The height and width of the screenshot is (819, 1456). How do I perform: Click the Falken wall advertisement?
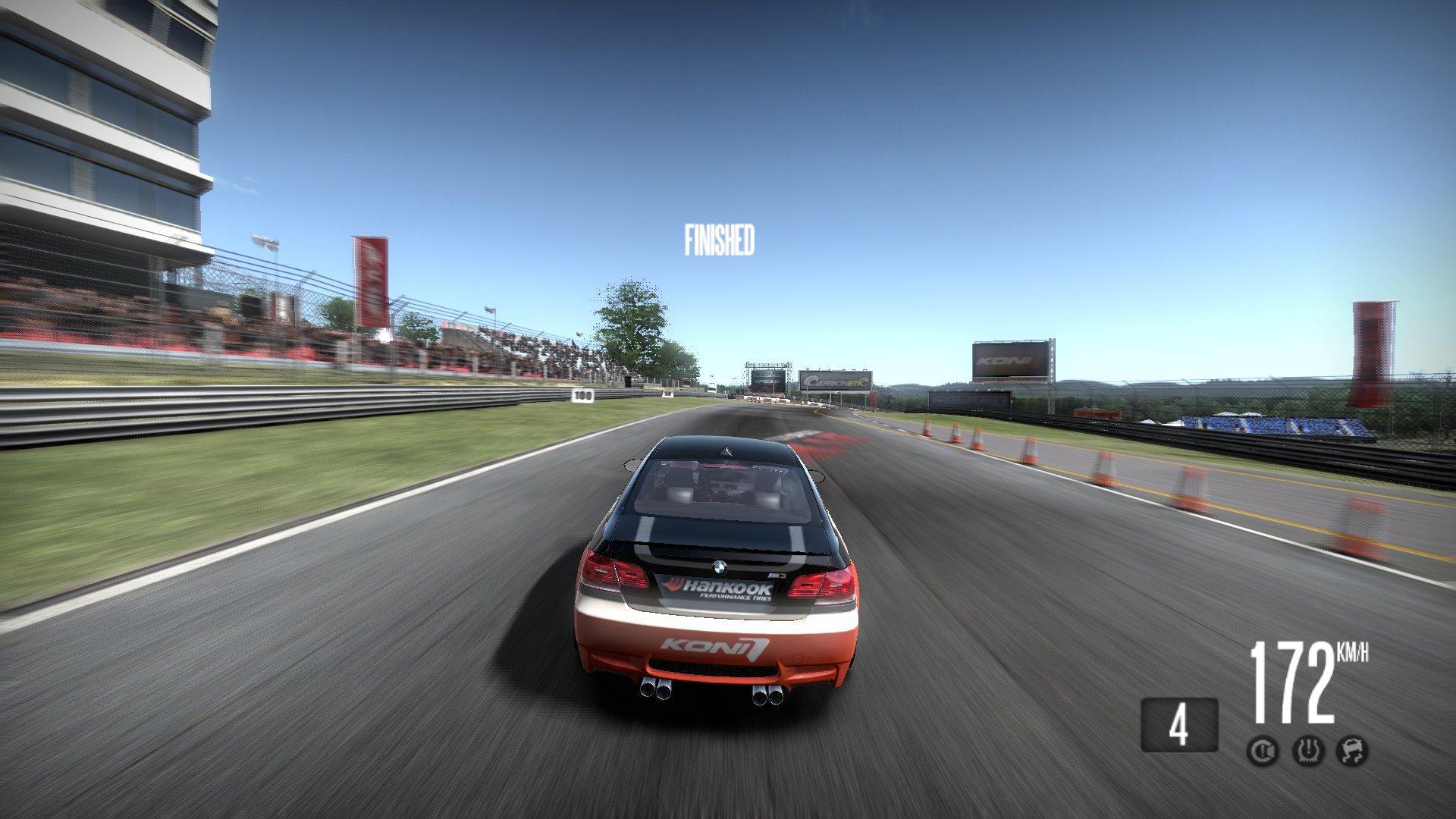pyautogui.click(x=971, y=398)
